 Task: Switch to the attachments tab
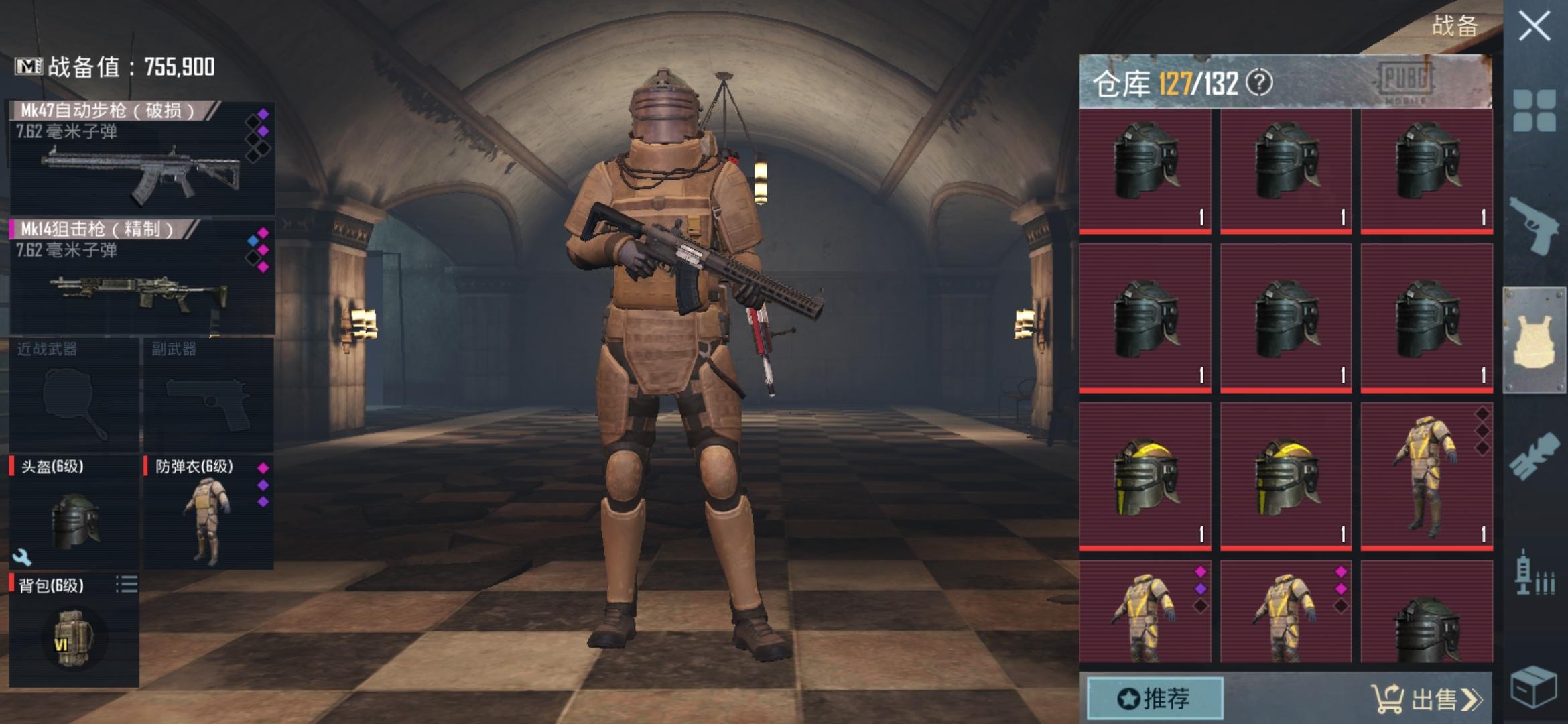tap(1534, 457)
